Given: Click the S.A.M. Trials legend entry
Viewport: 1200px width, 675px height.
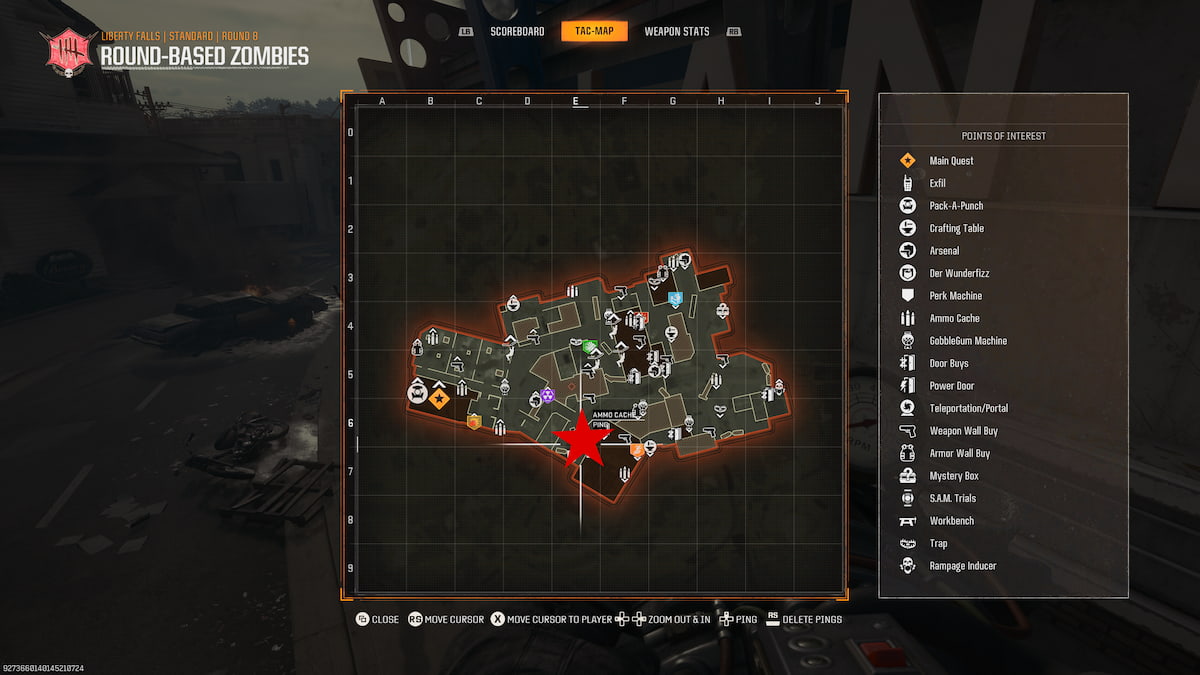Looking at the screenshot, I should point(952,498).
